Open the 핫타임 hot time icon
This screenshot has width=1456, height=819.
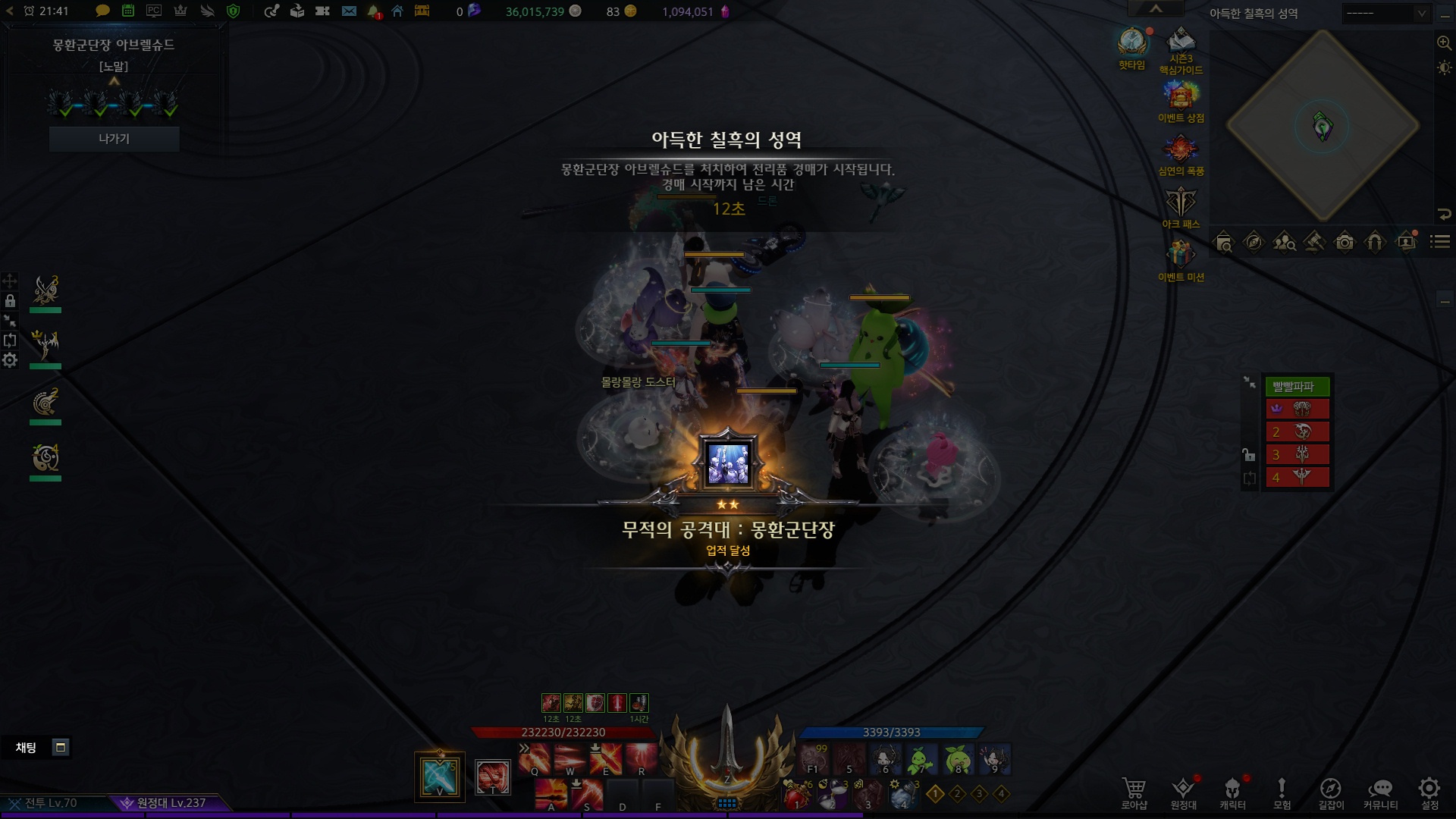pyautogui.click(x=1132, y=44)
